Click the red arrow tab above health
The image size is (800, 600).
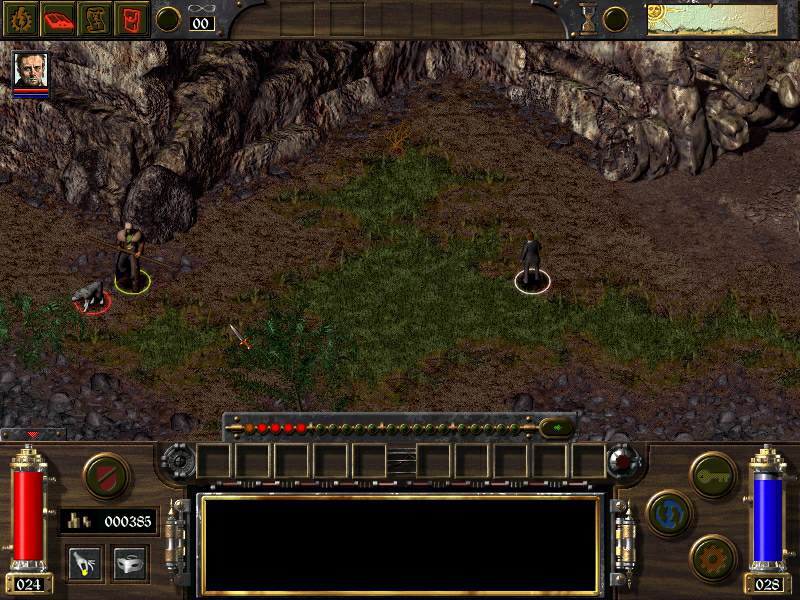click(x=33, y=435)
